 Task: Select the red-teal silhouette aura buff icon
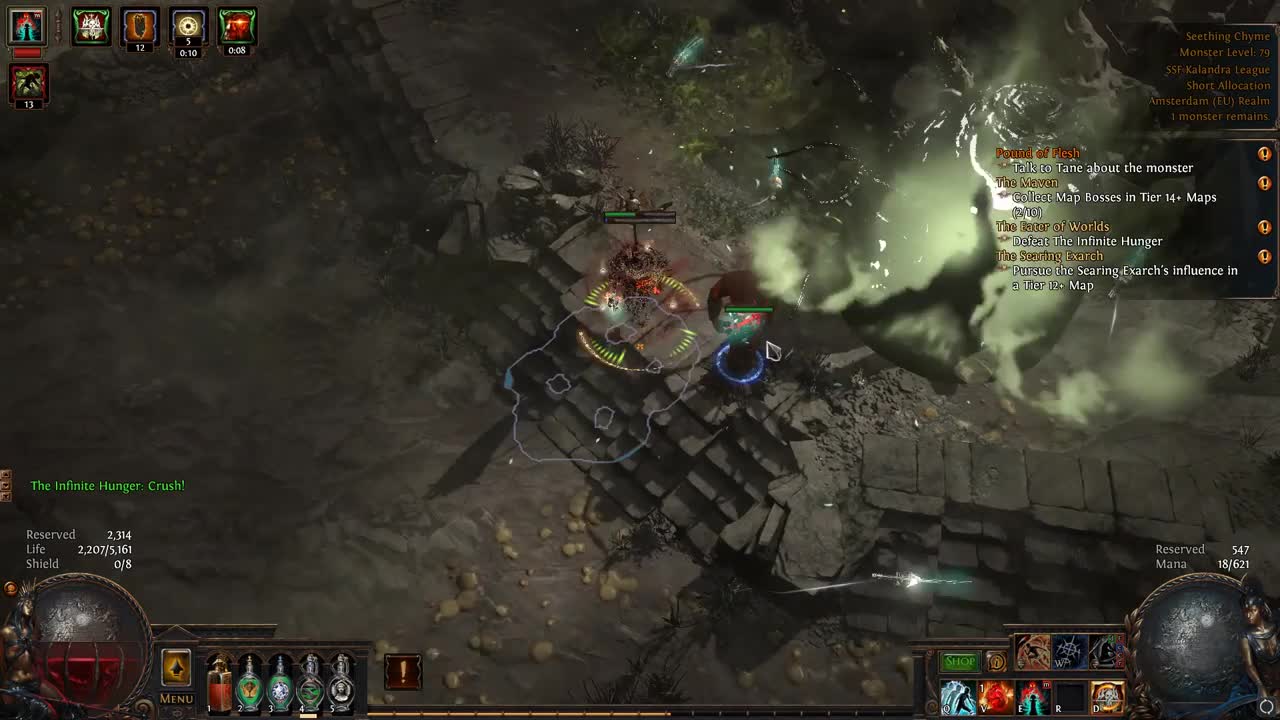pos(27,26)
